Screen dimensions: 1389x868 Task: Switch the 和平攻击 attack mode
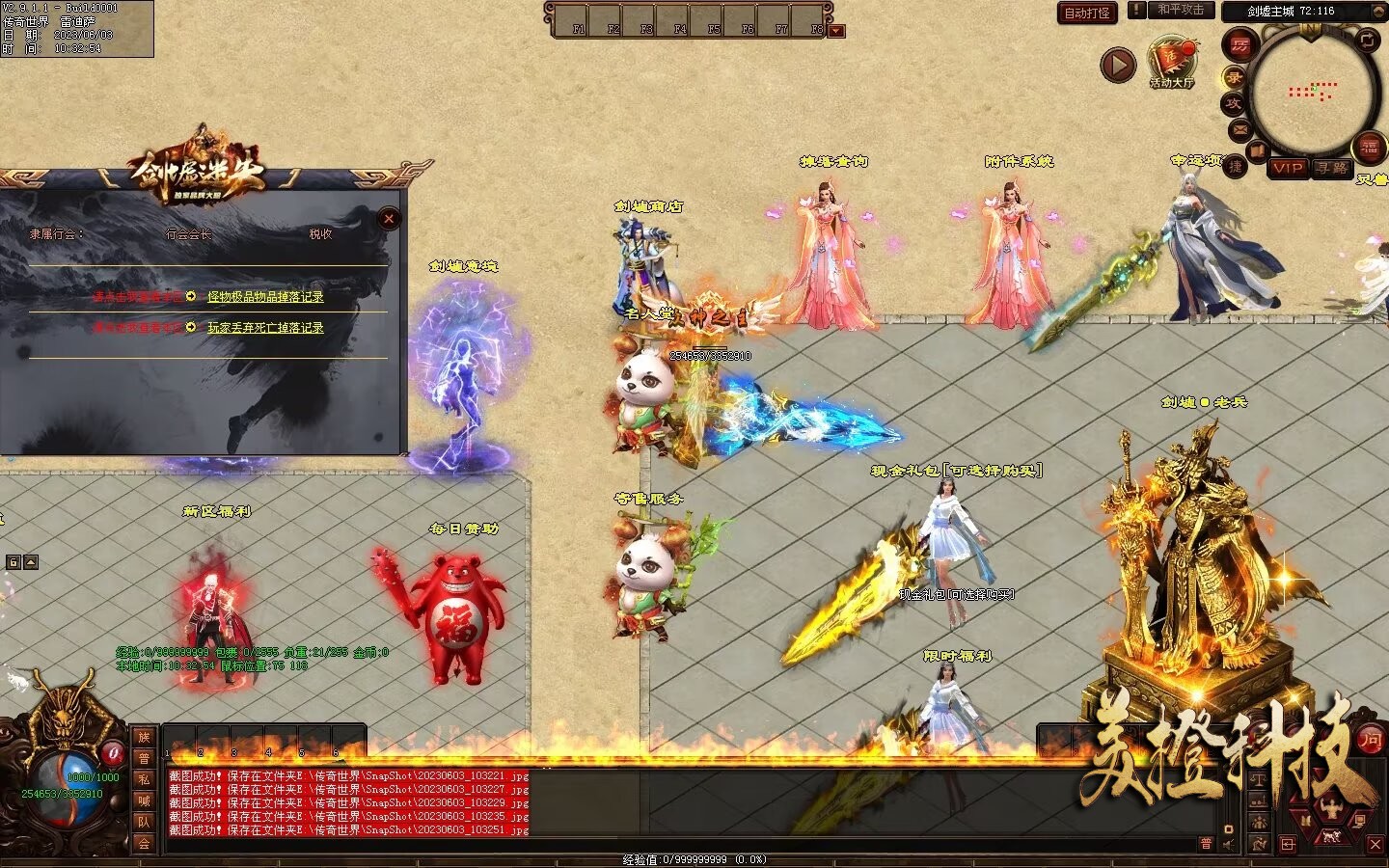pos(1180,11)
